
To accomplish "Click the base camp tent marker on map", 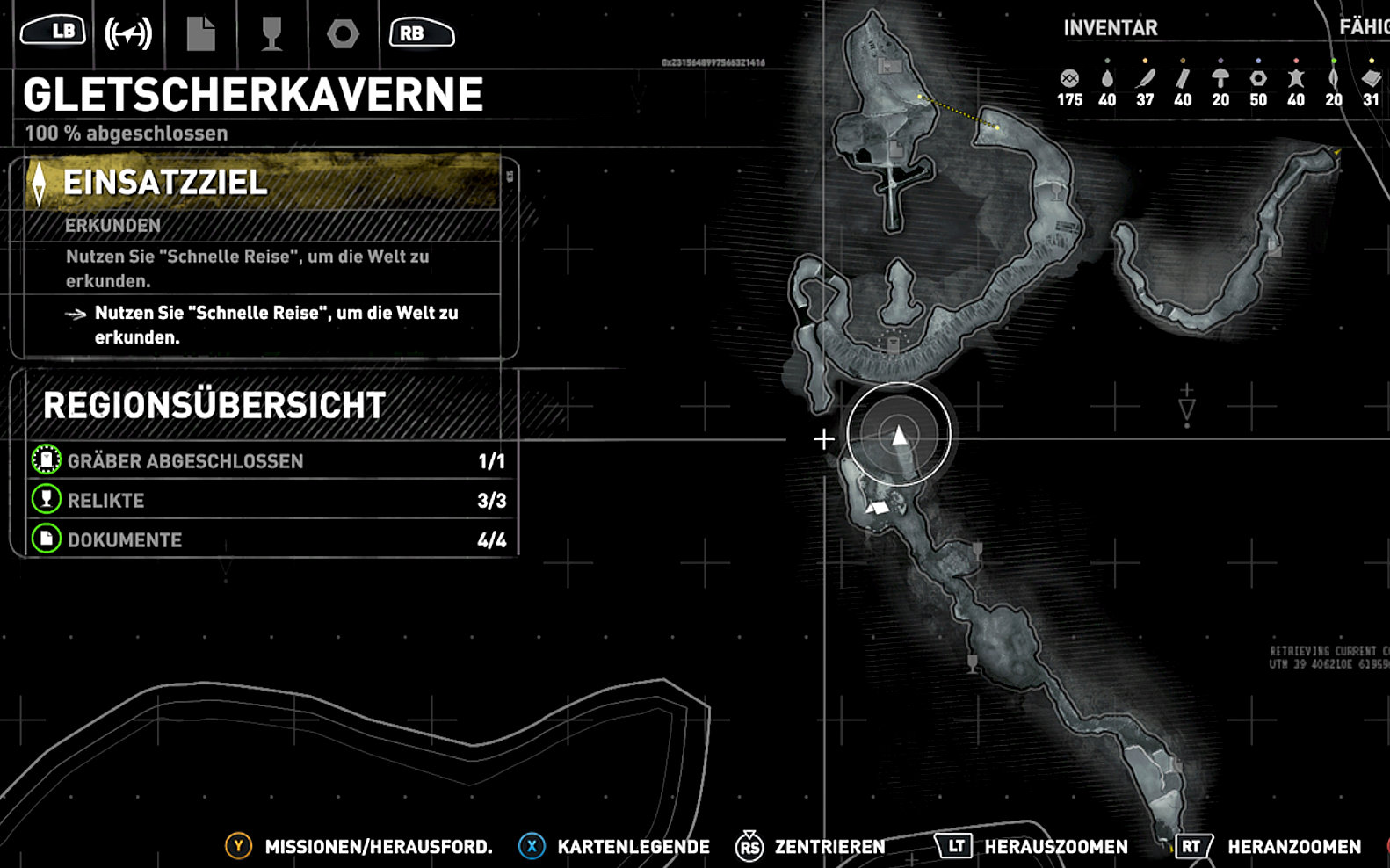I will (878, 507).
